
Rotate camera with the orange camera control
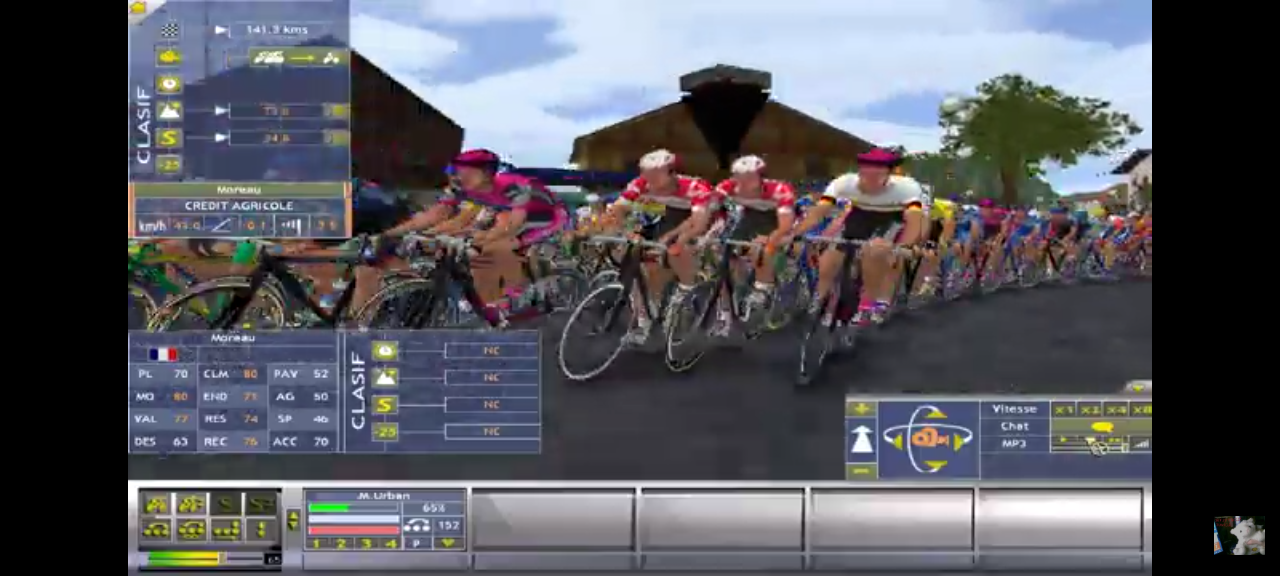928,439
